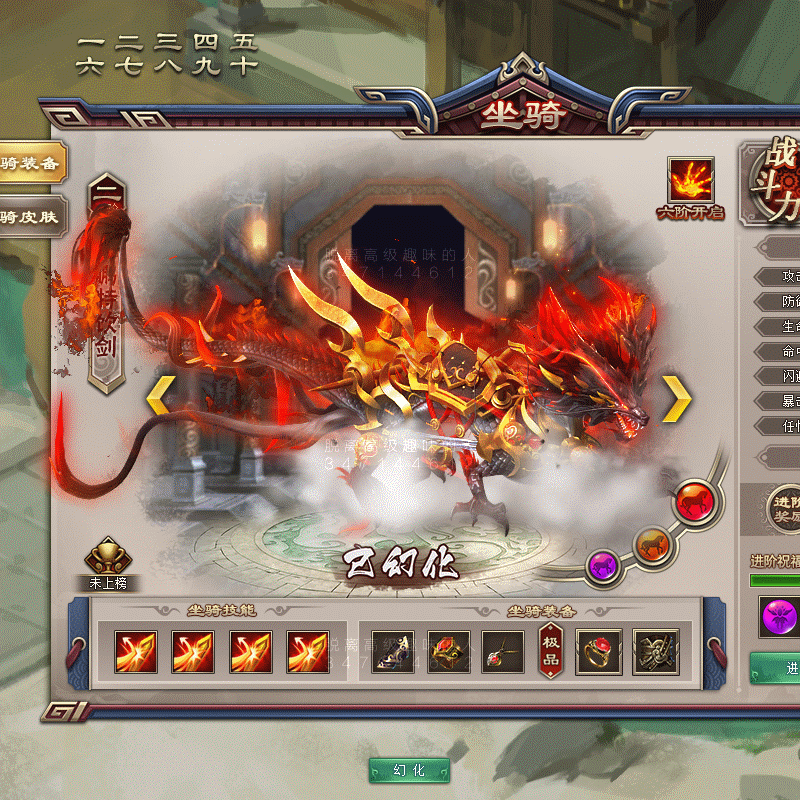Click the green 进阶 button

coord(779,667)
